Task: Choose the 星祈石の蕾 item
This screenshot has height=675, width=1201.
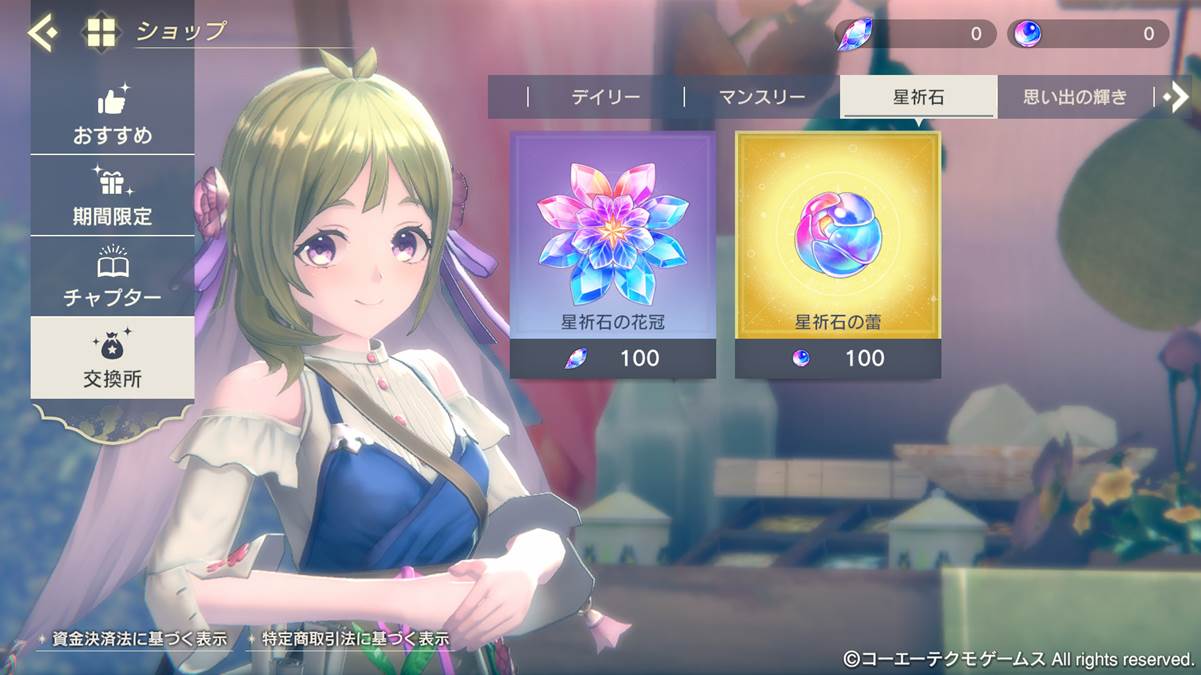Action: [838, 255]
